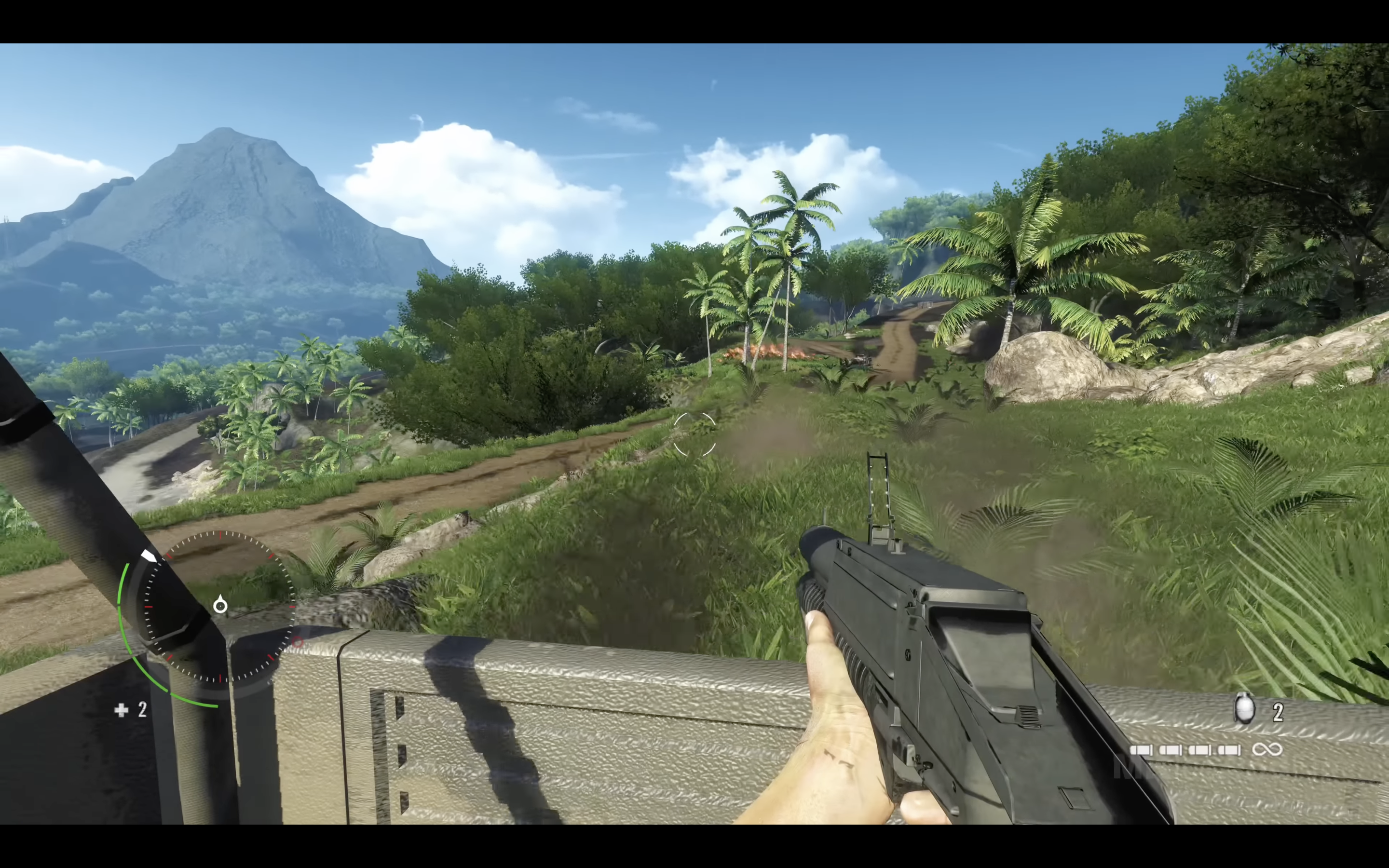Click the first bullet icon in ammo row
The image size is (1389, 868).
pyautogui.click(x=1142, y=751)
